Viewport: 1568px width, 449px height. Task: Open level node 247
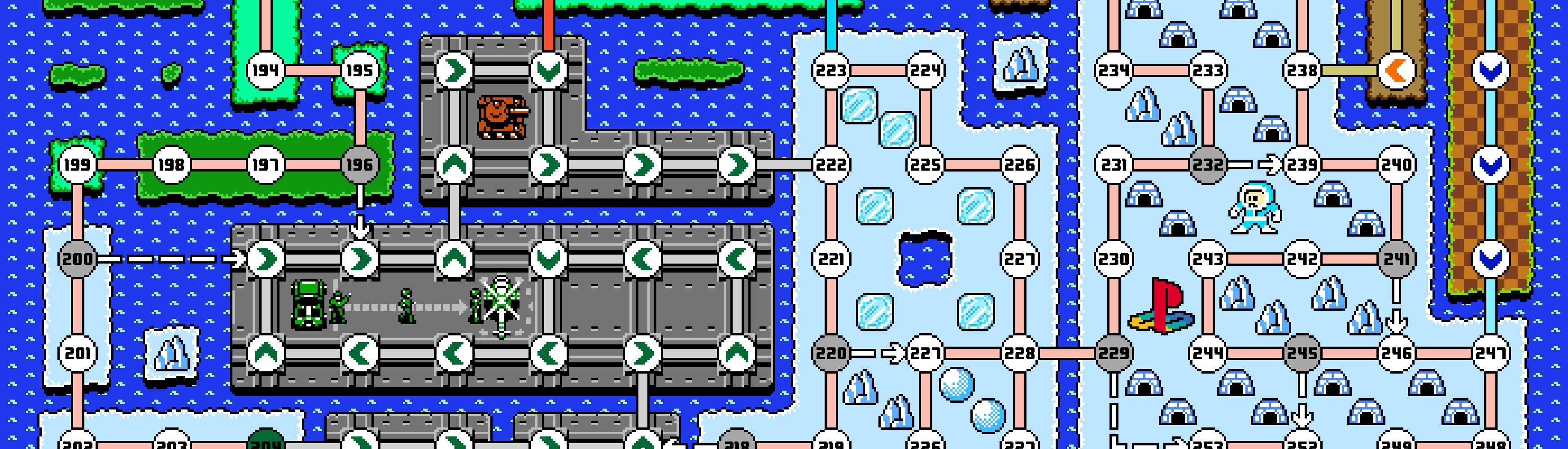[x=1490, y=353]
